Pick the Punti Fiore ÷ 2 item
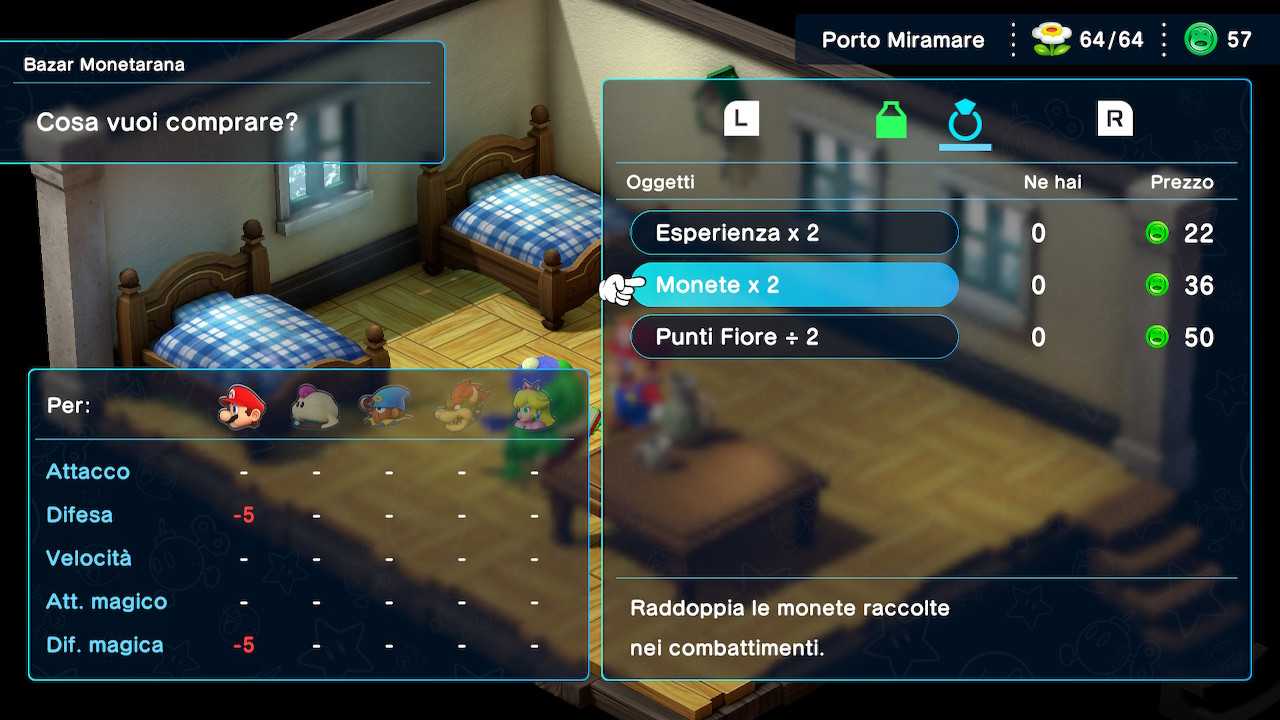Image resolution: width=1280 pixels, height=720 pixels. pyautogui.click(x=794, y=337)
